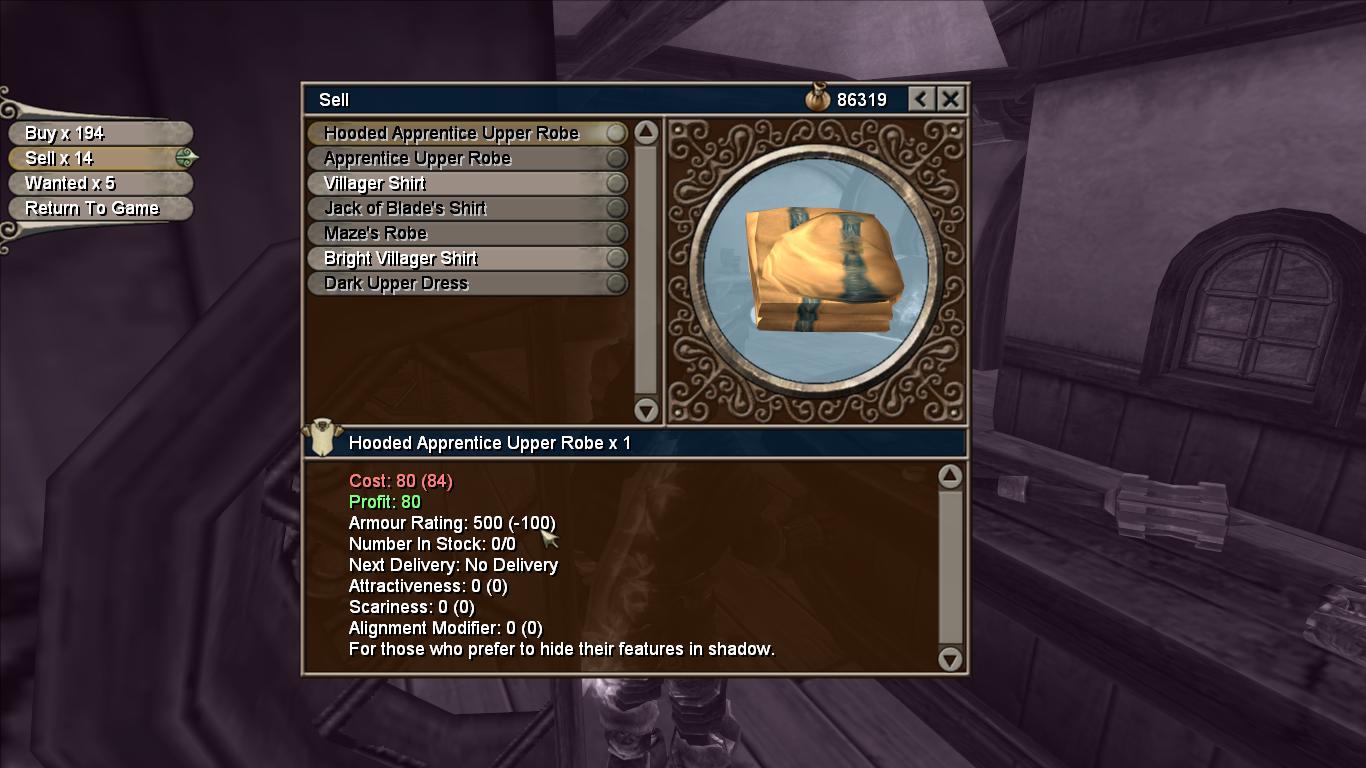Click the description panel scroll-up arrow
The image size is (1366, 768).
(x=950, y=476)
